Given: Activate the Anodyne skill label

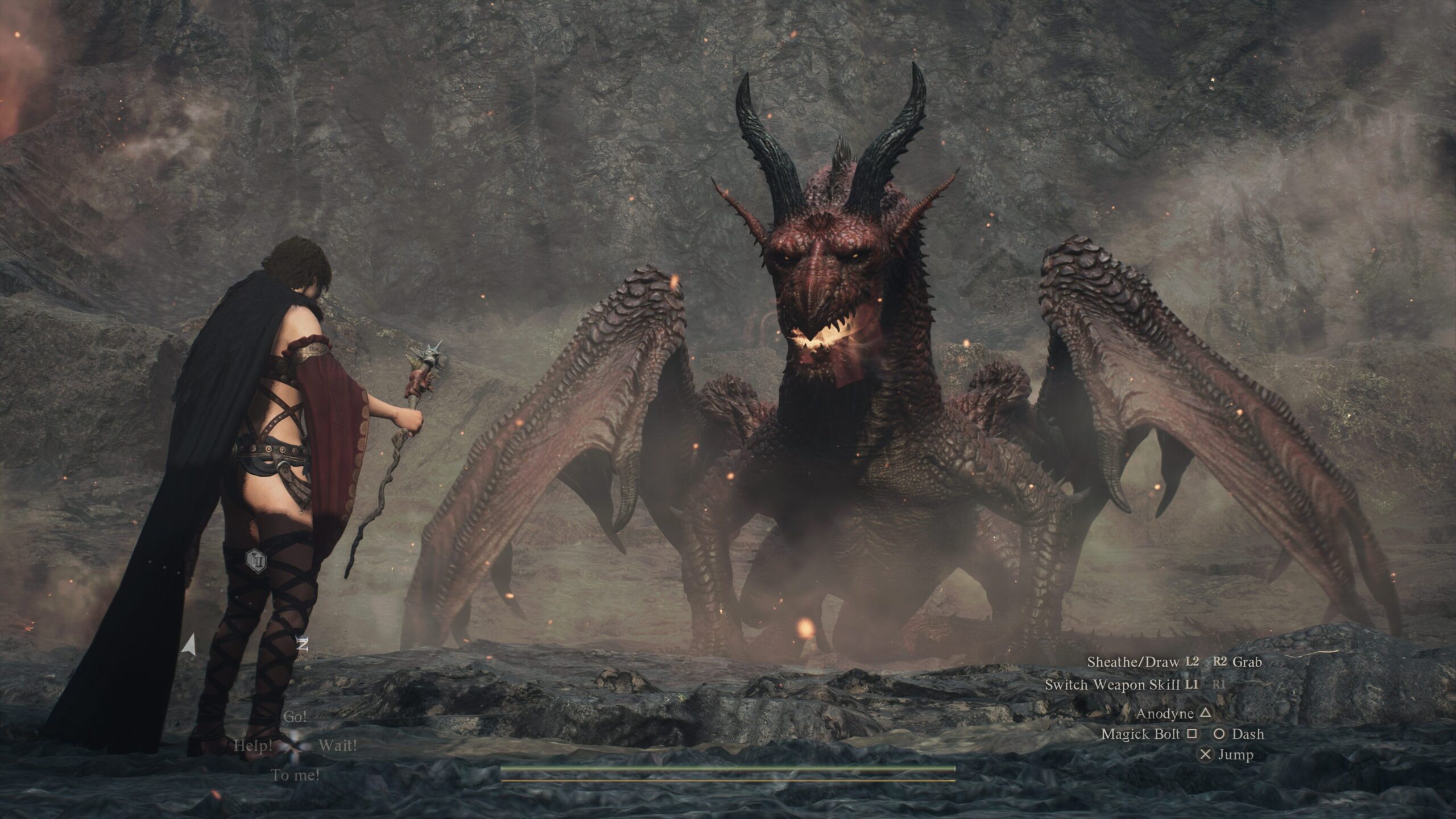Looking at the screenshot, I should pyautogui.click(x=1164, y=714).
